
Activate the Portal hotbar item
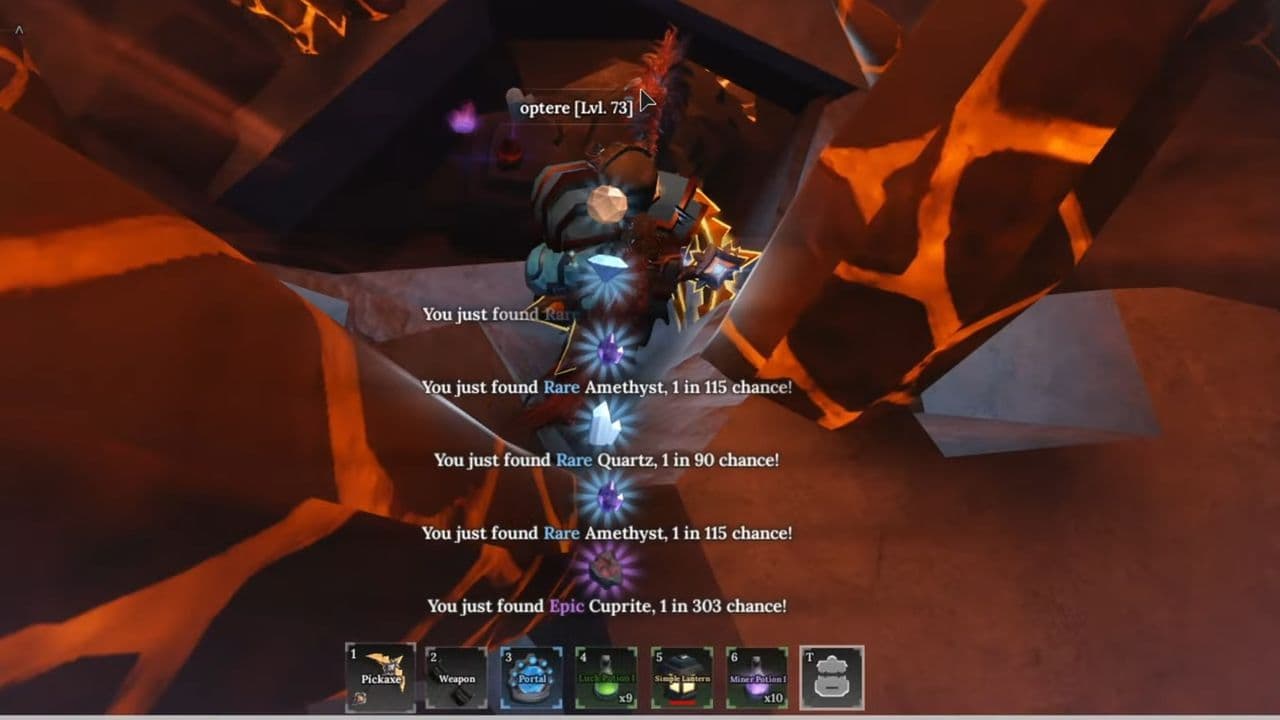click(x=531, y=677)
